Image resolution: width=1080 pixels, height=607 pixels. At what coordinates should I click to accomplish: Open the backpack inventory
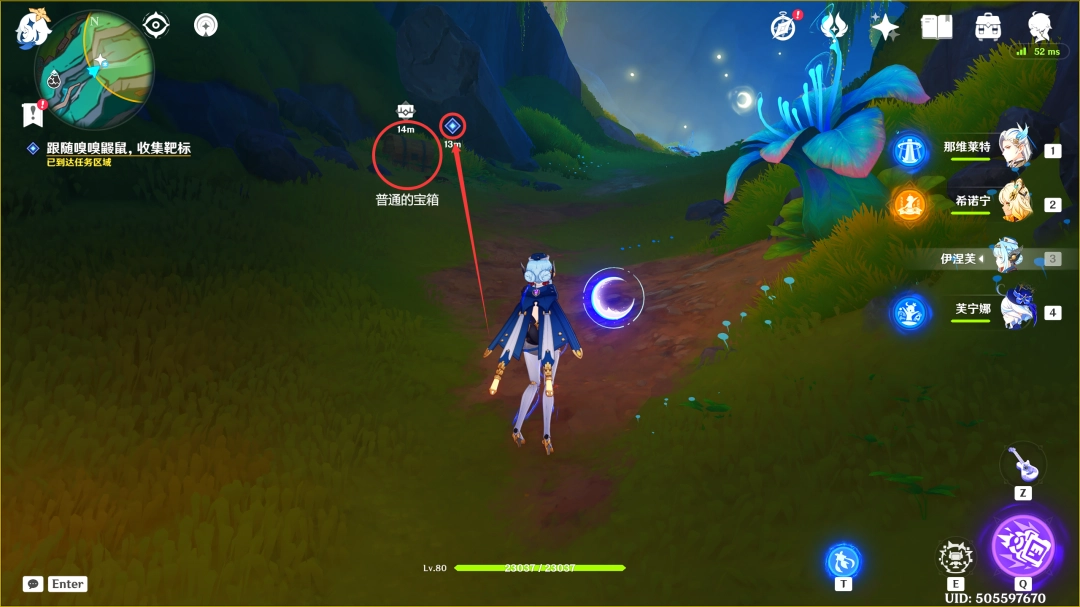988,27
